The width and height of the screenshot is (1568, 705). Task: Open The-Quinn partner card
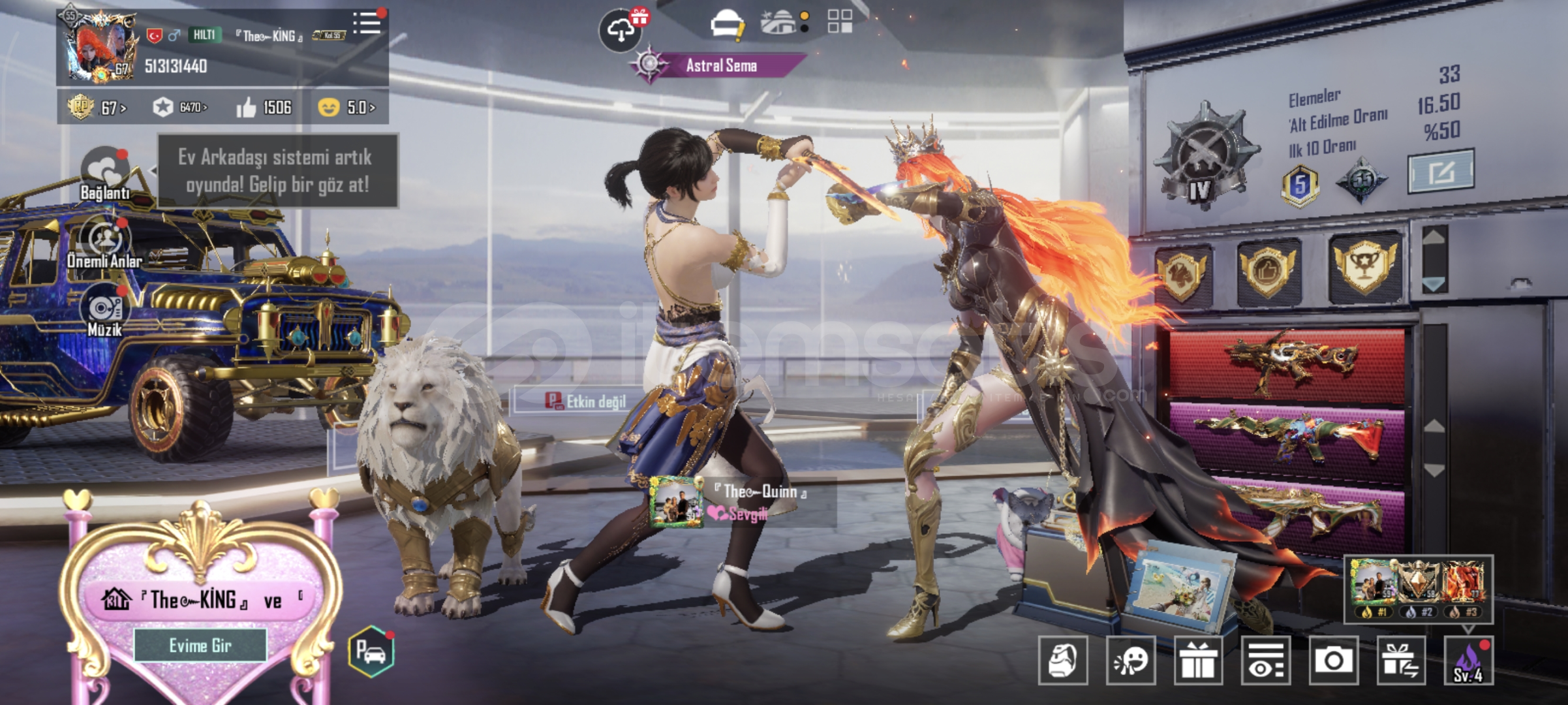743,501
